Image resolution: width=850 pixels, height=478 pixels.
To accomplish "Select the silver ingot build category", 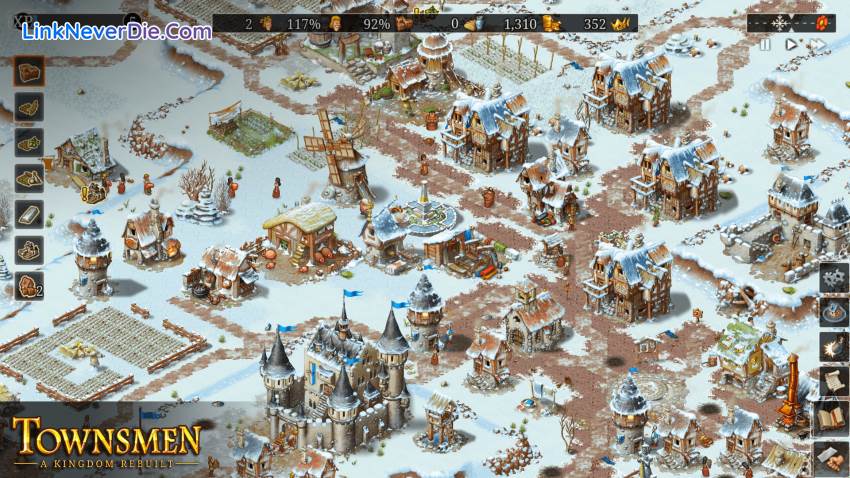I will click(29, 213).
